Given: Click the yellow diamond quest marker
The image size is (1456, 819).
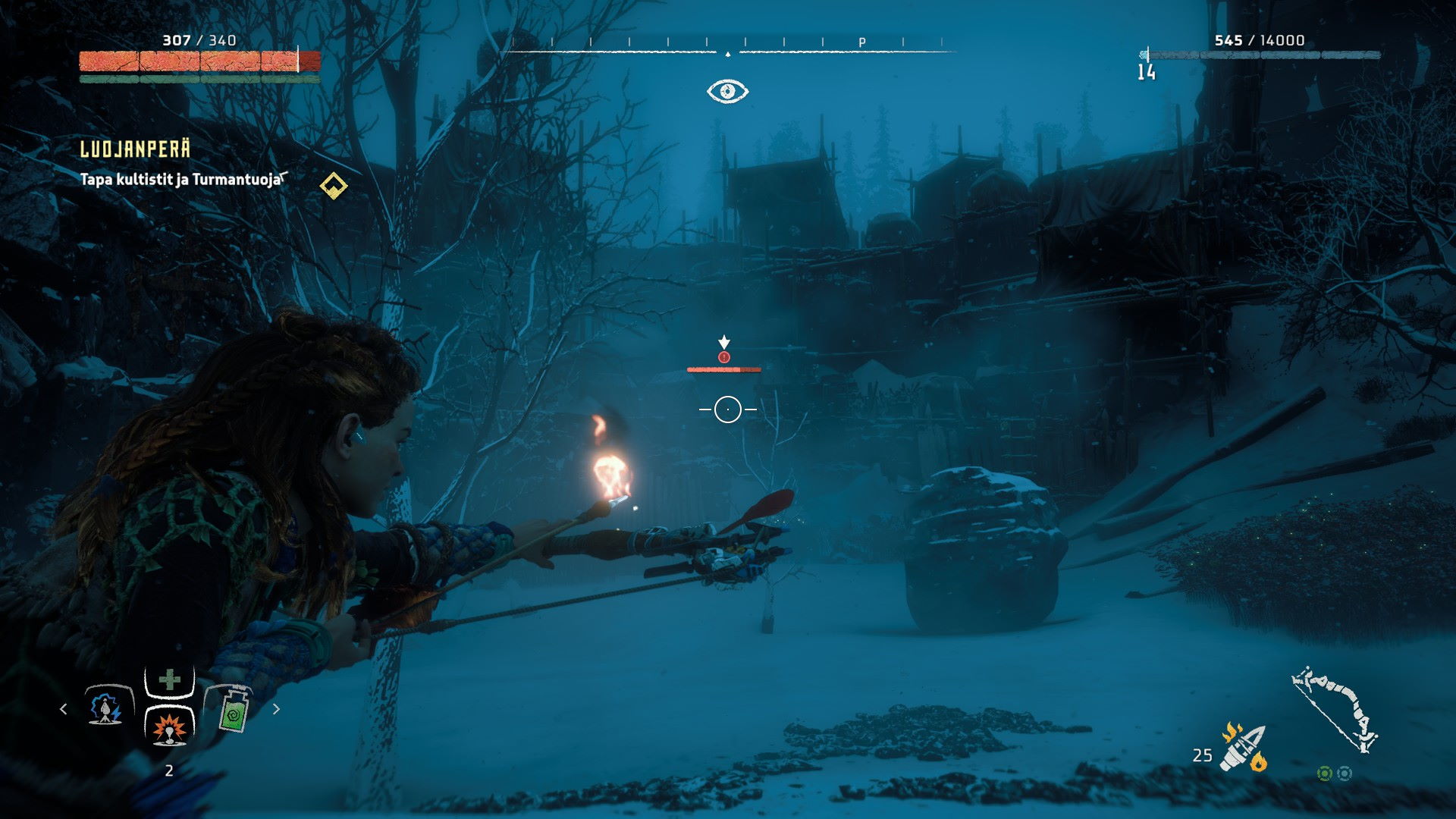Looking at the screenshot, I should coord(333,185).
